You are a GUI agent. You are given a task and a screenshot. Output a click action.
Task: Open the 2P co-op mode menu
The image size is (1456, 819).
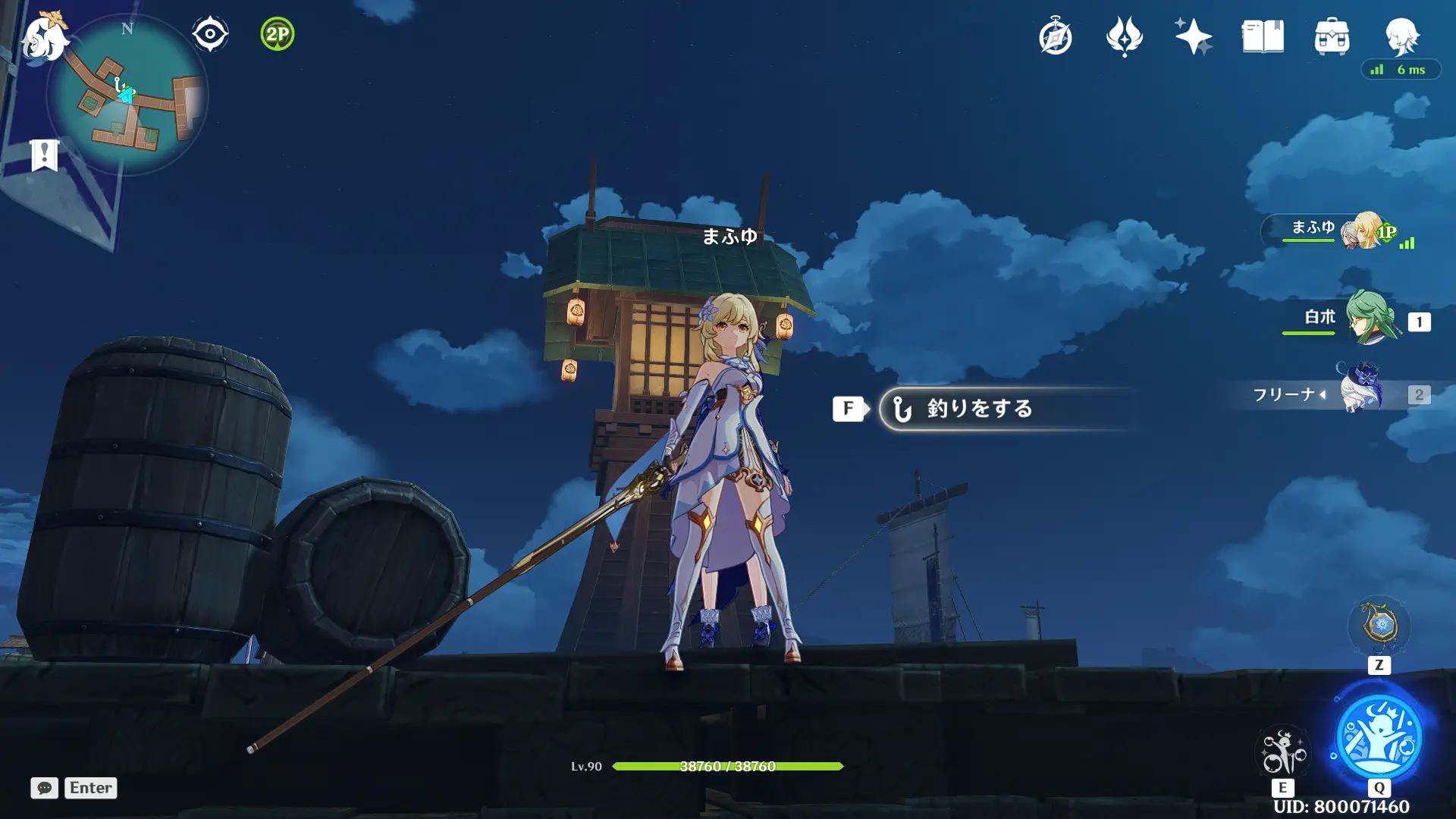(278, 34)
